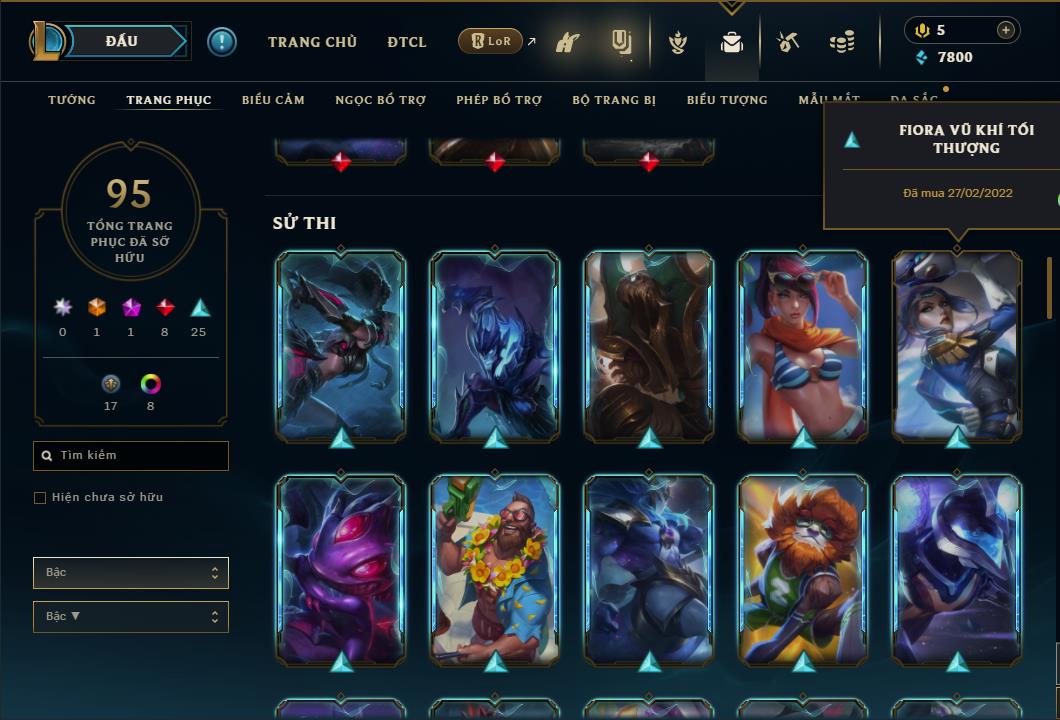Open the TRANG CHỦ home page
Image resolution: width=1060 pixels, height=720 pixels.
(x=312, y=42)
